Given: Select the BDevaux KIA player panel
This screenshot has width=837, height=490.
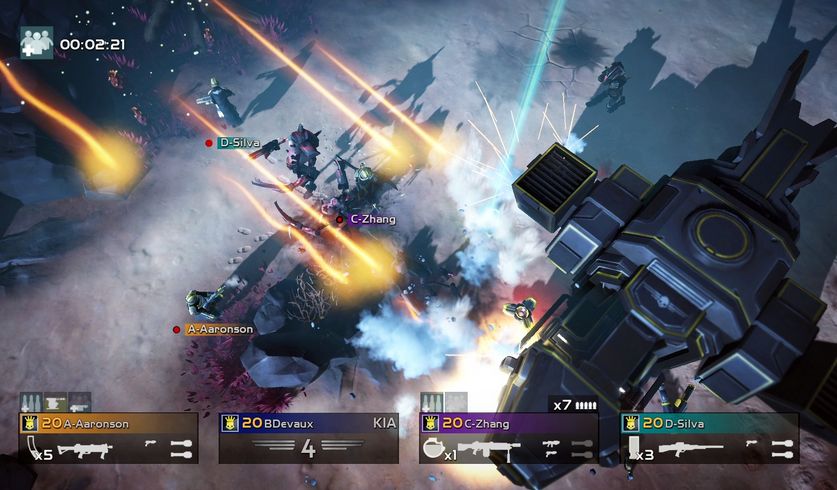Looking at the screenshot, I should click(308, 438).
